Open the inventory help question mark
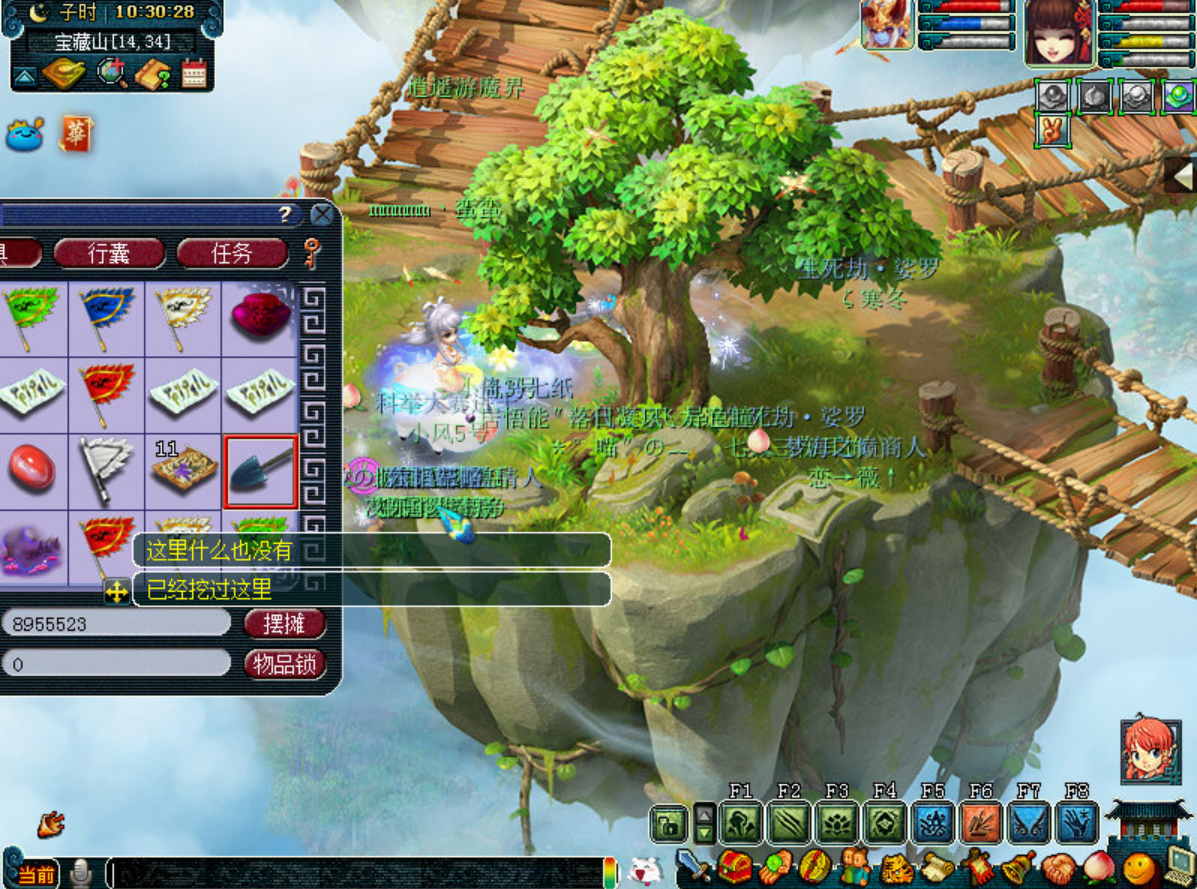1197x889 pixels. 285,215
